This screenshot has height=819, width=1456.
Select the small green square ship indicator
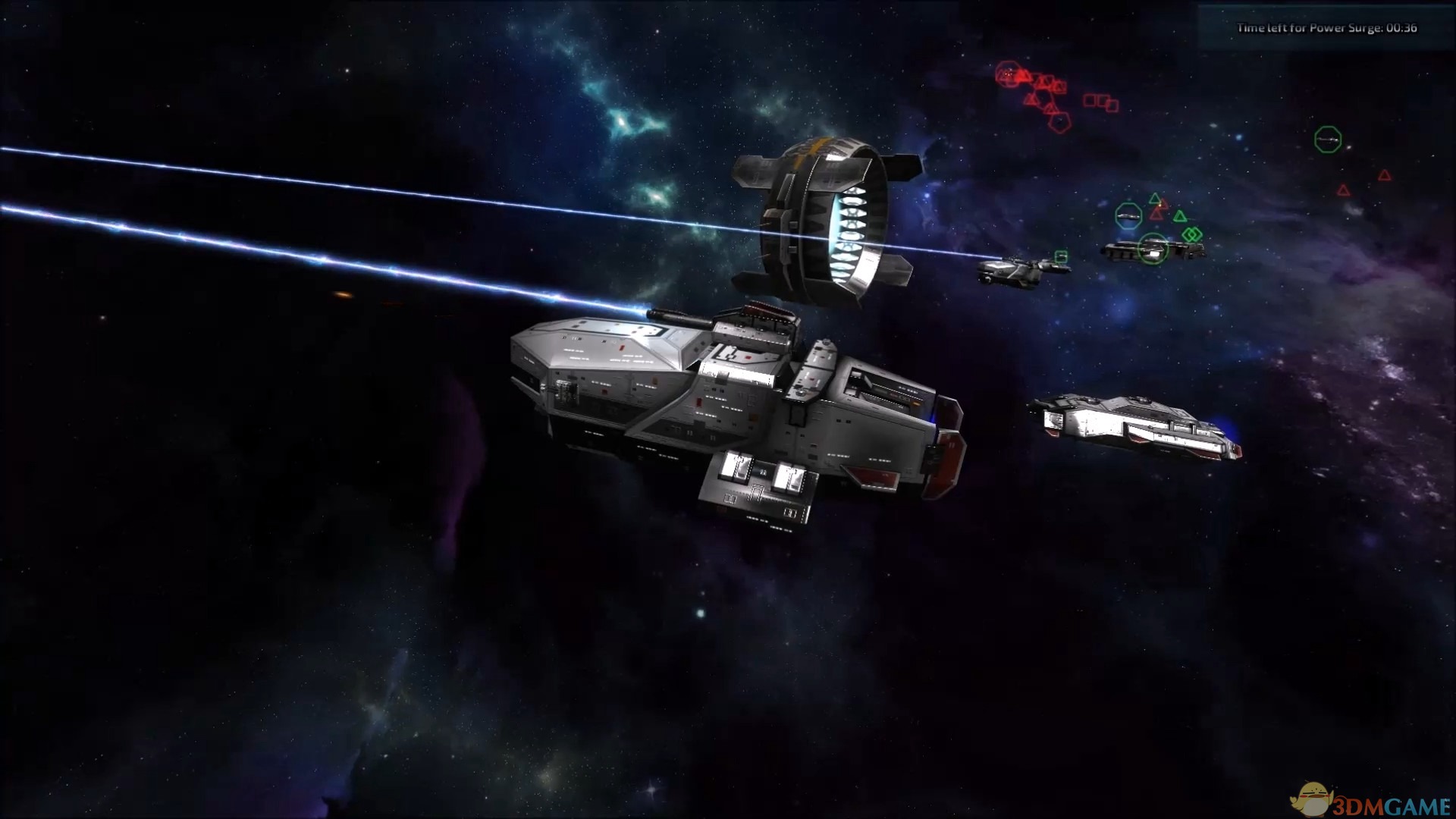[1062, 256]
